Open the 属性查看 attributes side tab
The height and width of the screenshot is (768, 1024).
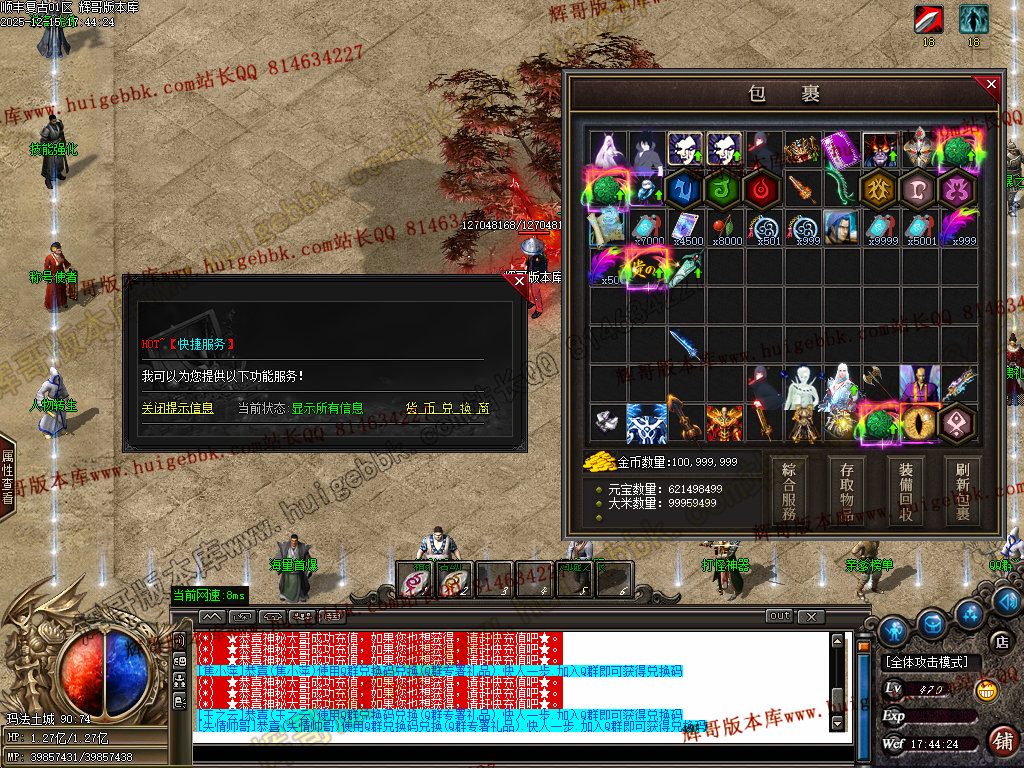point(7,477)
